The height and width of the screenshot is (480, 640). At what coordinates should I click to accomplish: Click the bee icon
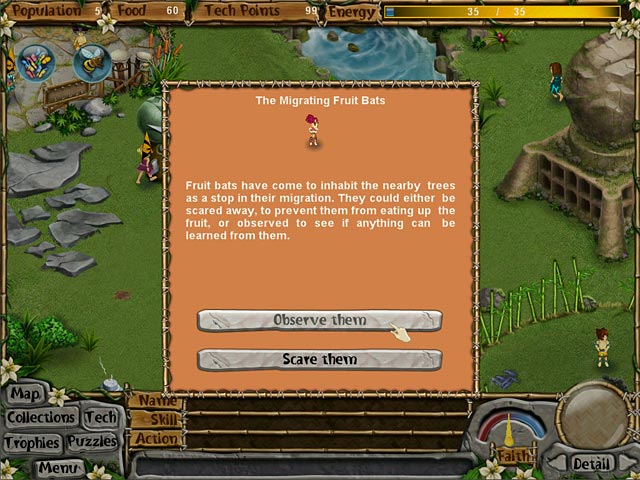click(91, 63)
